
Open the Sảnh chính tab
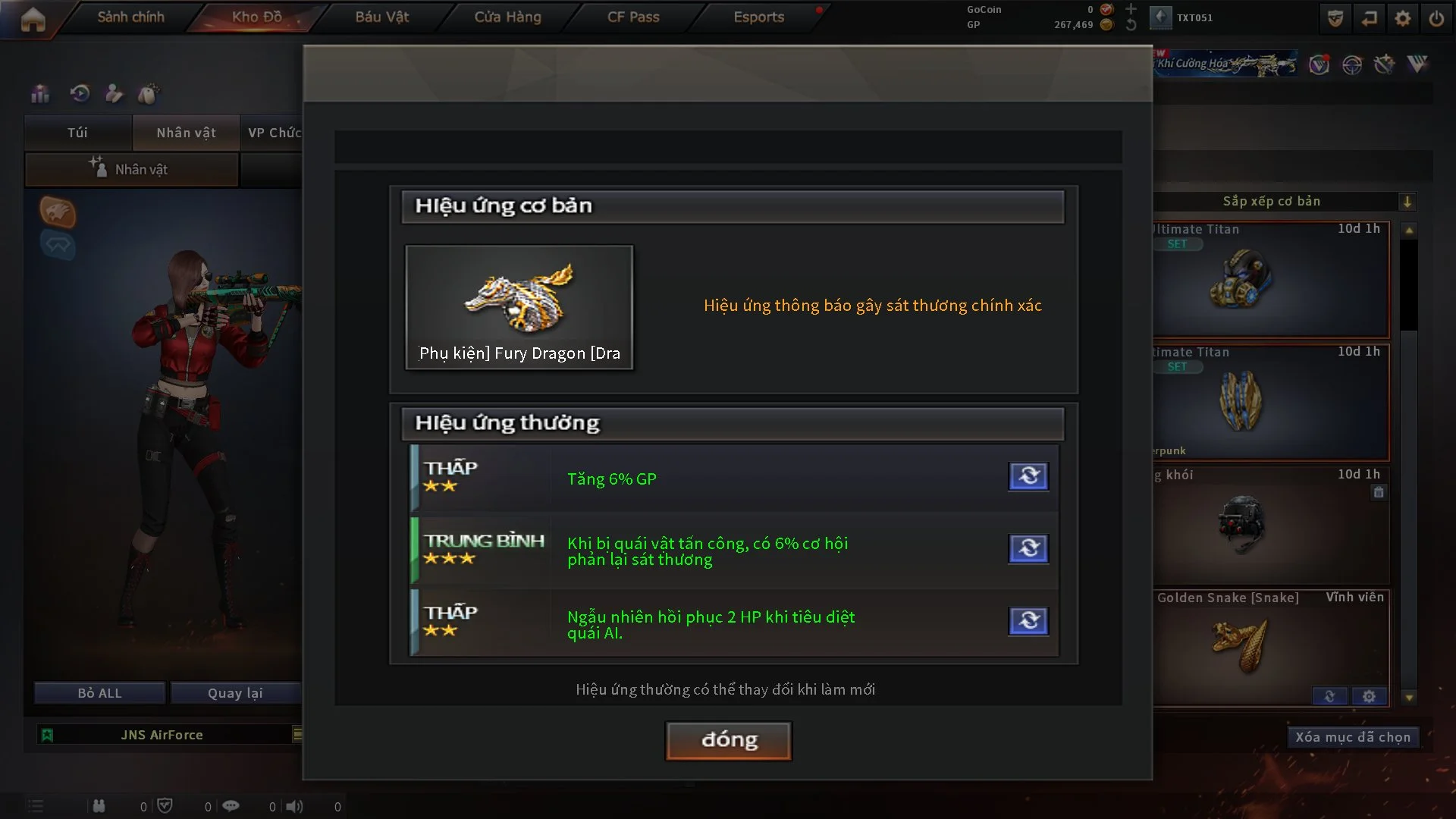tap(130, 17)
